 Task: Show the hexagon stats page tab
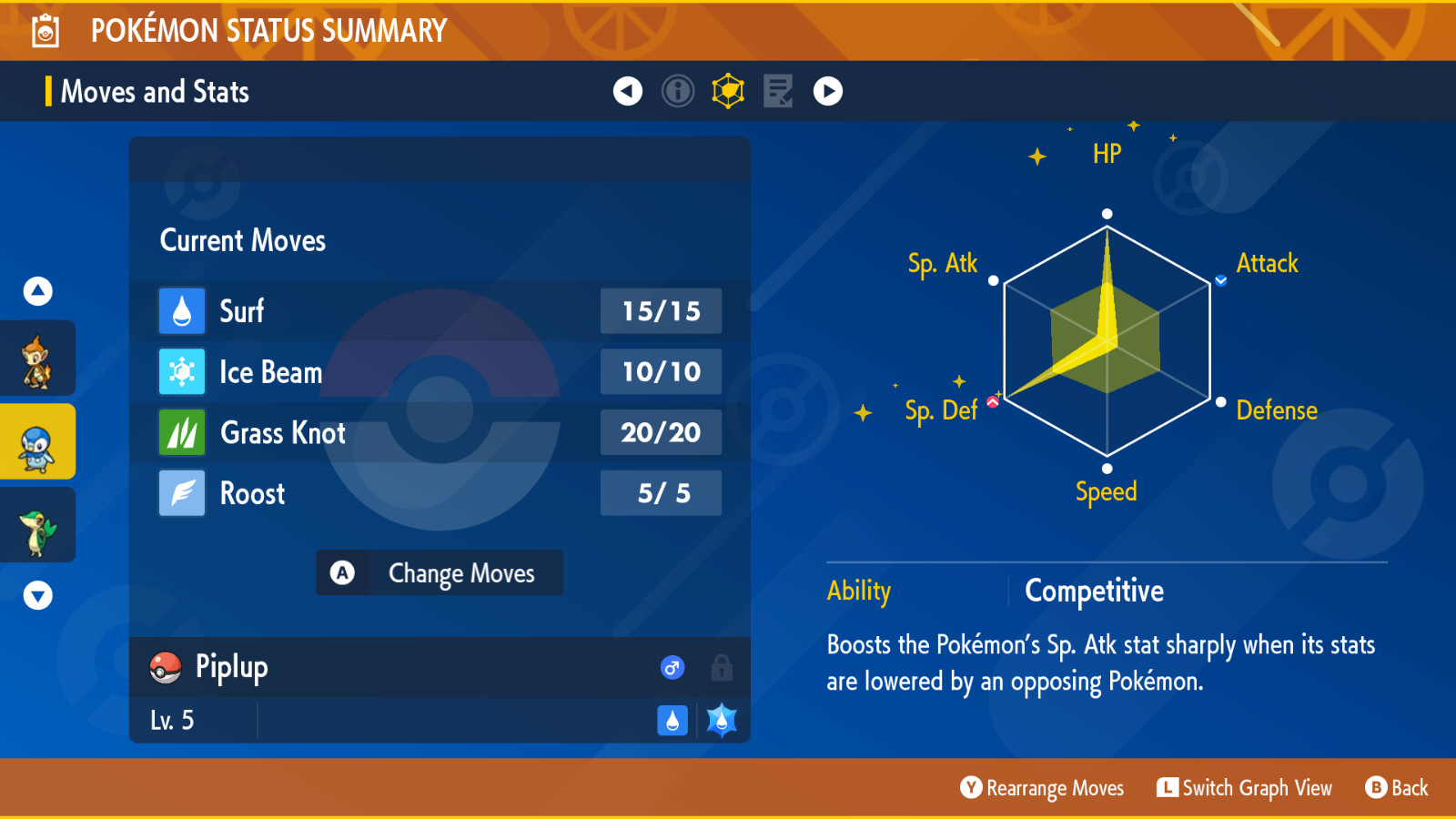pyautogui.click(x=728, y=91)
